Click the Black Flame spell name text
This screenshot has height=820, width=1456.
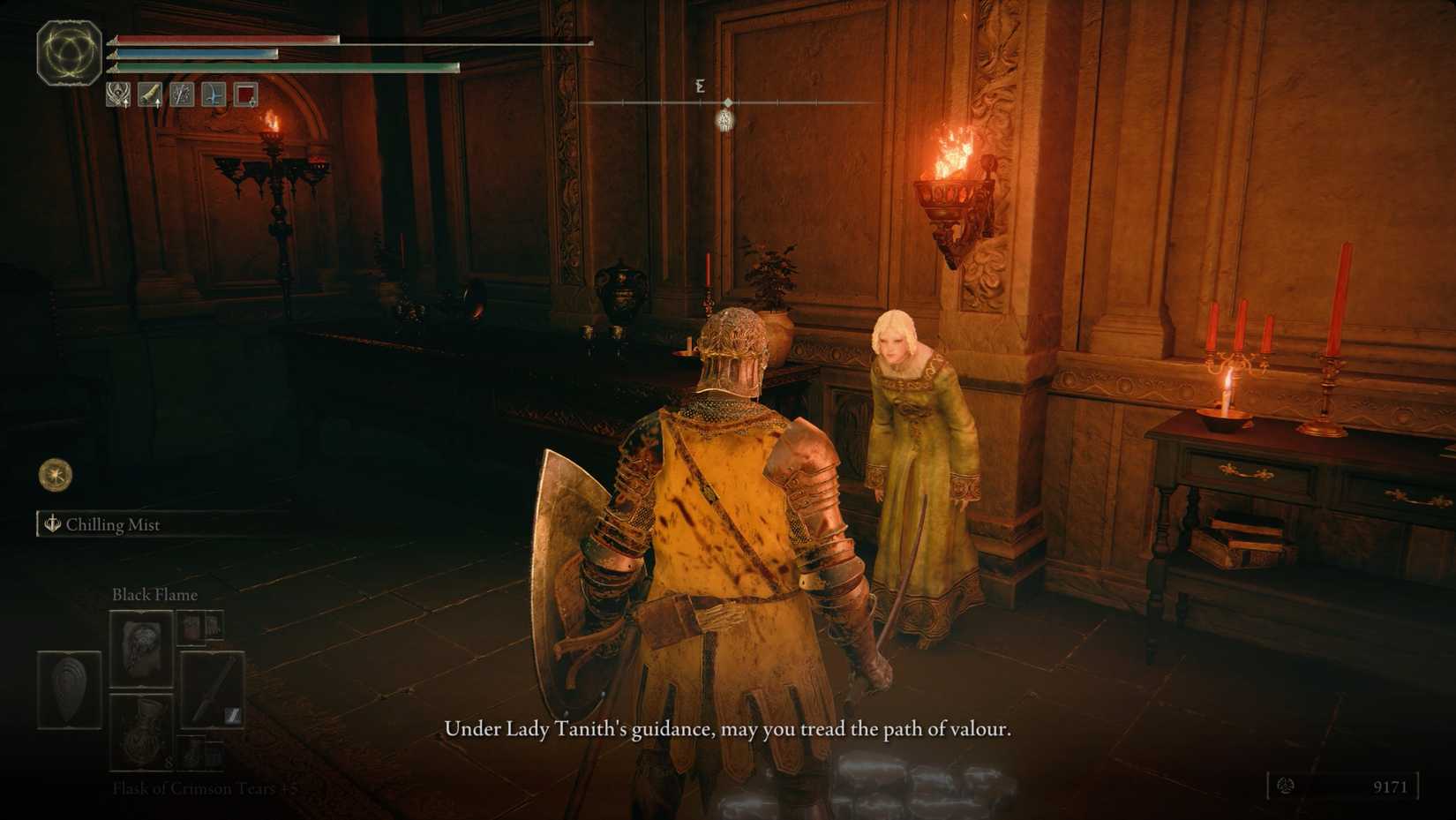tap(154, 595)
